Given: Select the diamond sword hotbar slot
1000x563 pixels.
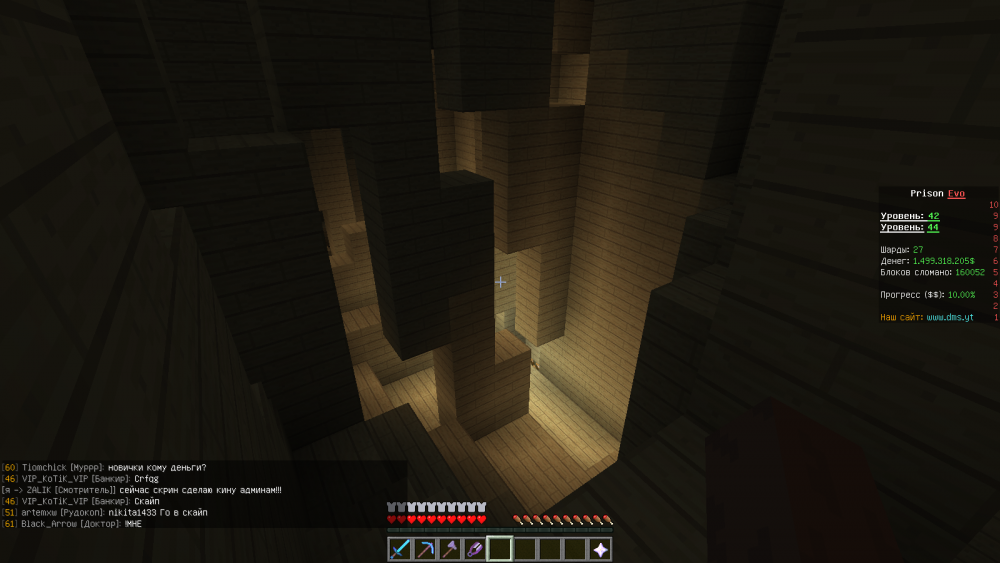Looking at the screenshot, I should click(400, 549).
